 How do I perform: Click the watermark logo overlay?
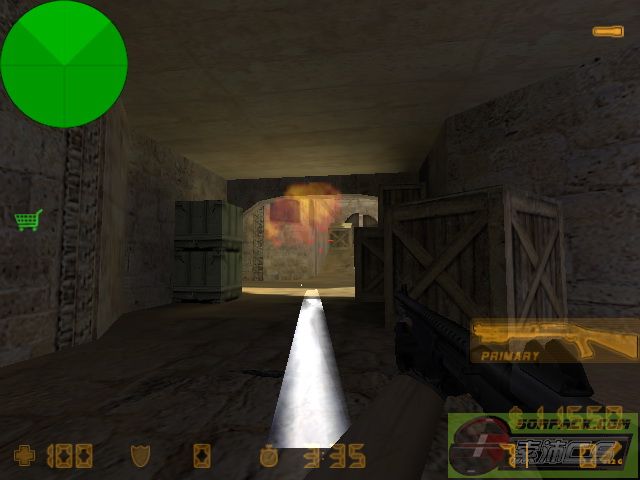pos(542,445)
